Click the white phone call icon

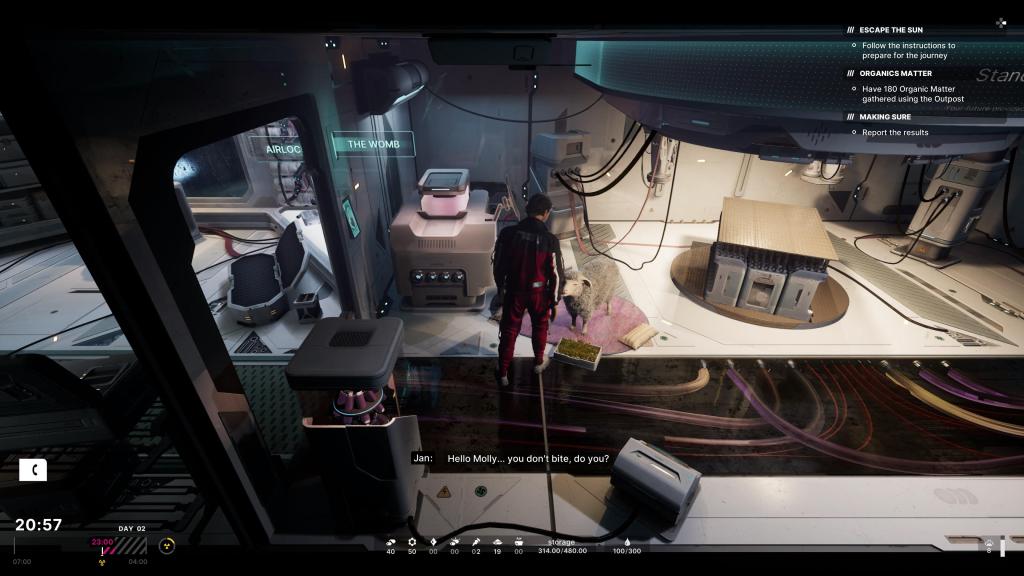point(33,469)
